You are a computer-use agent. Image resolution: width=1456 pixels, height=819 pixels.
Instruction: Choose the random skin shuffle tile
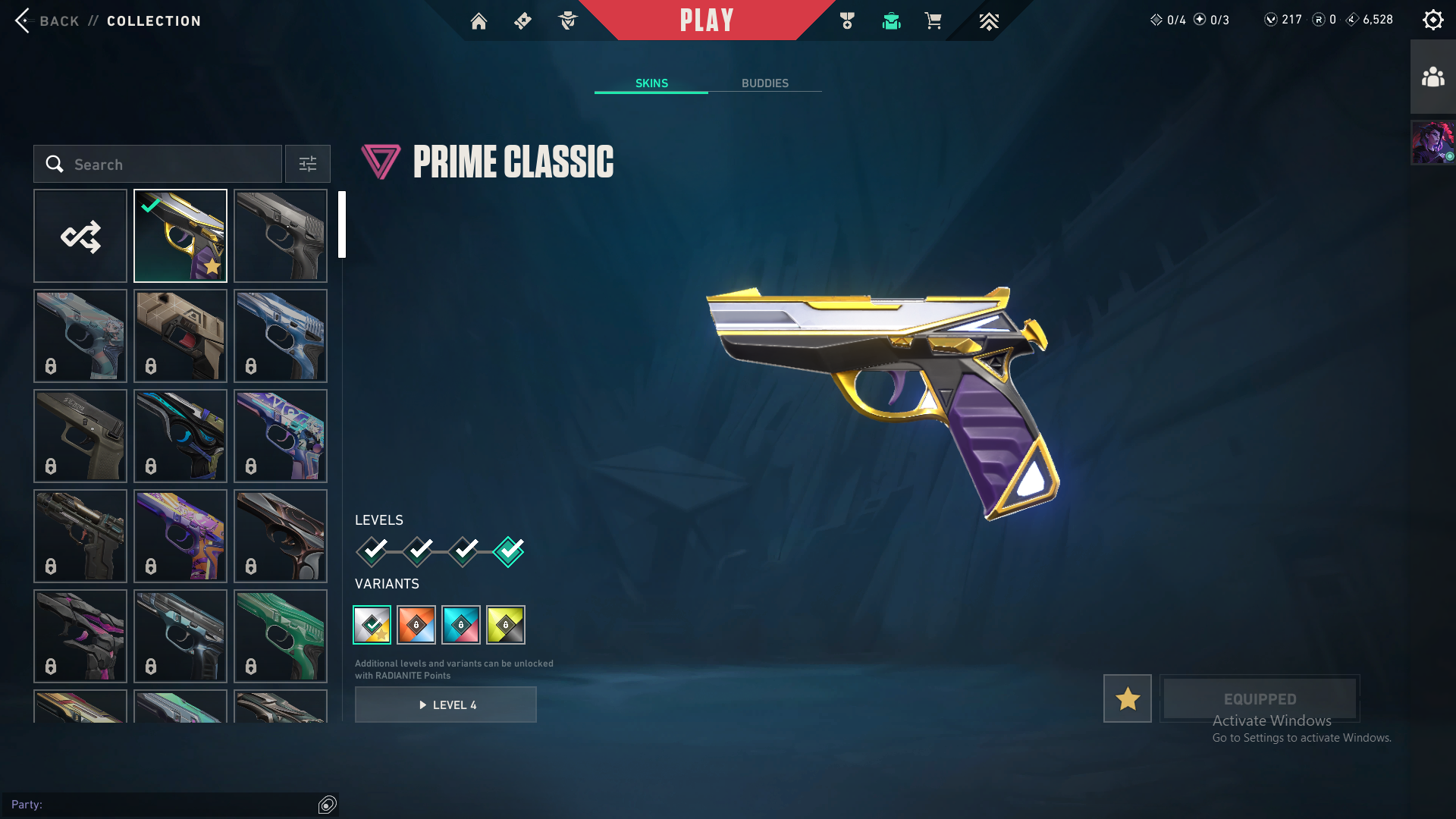[80, 236]
